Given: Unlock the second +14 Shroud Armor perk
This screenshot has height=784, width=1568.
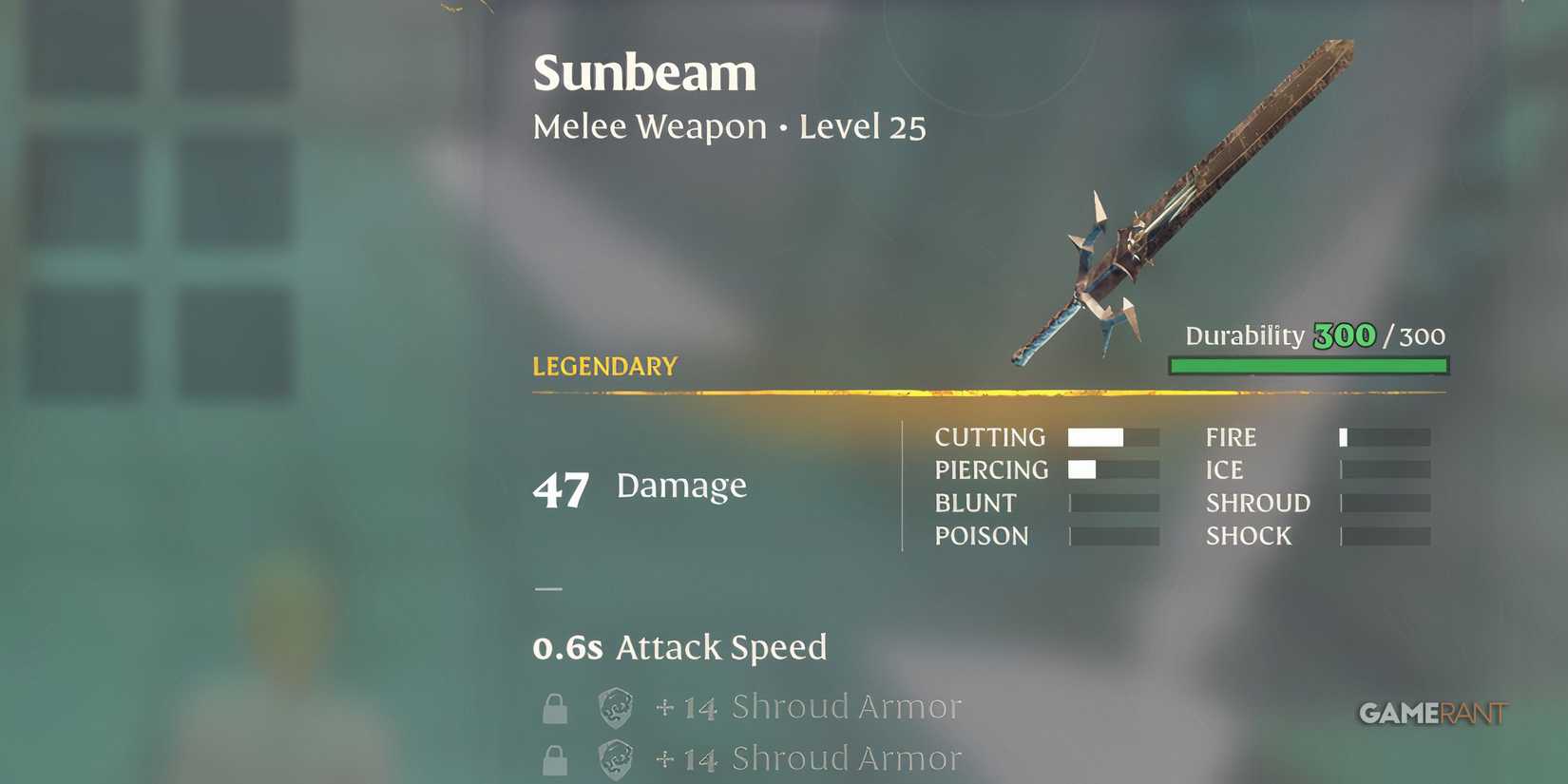Looking at the screenshot, I should coord(555,758).
